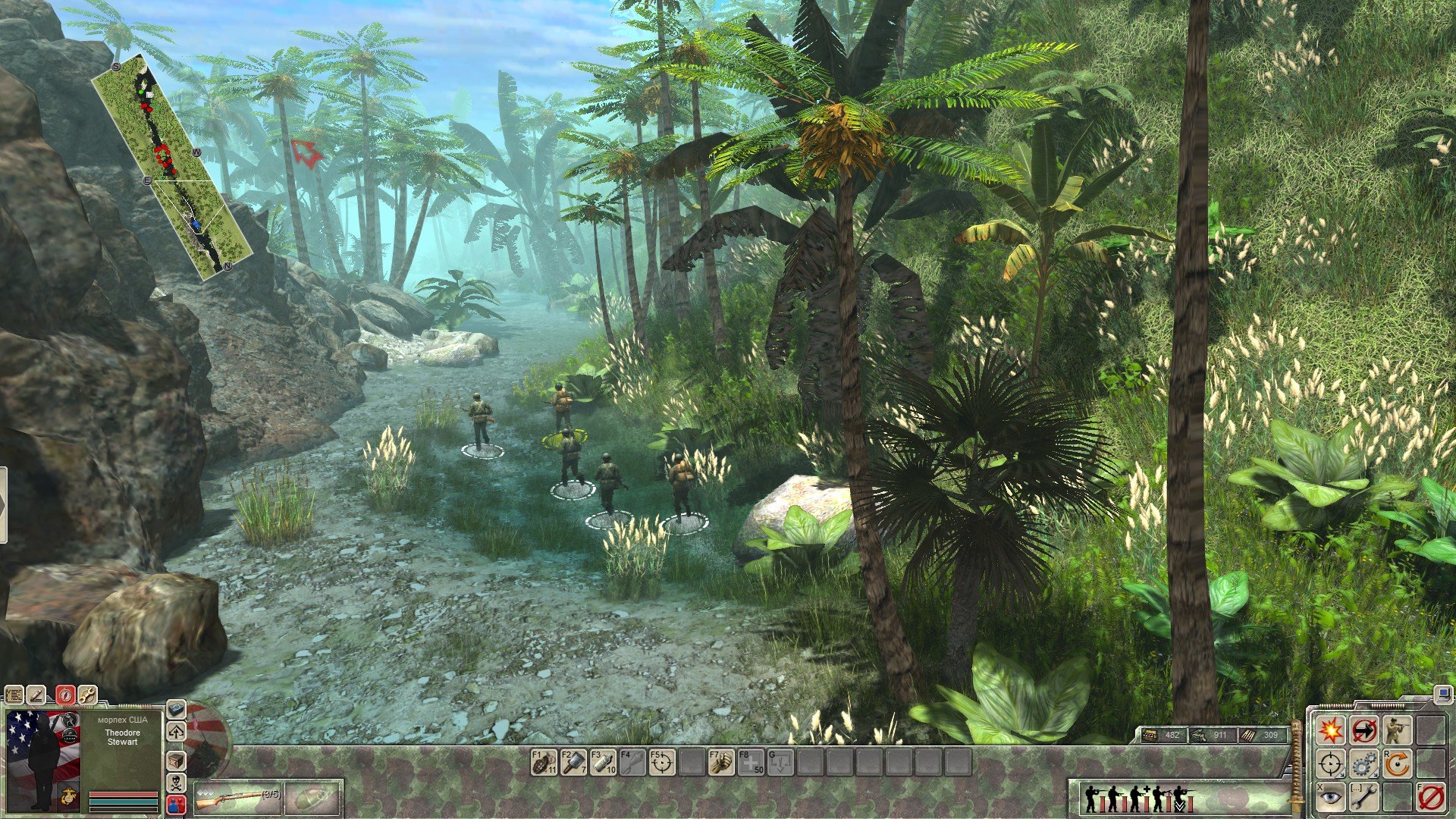Activate the eye view command
This screenshot has width=1456, height=819.
click(1330, 798)
